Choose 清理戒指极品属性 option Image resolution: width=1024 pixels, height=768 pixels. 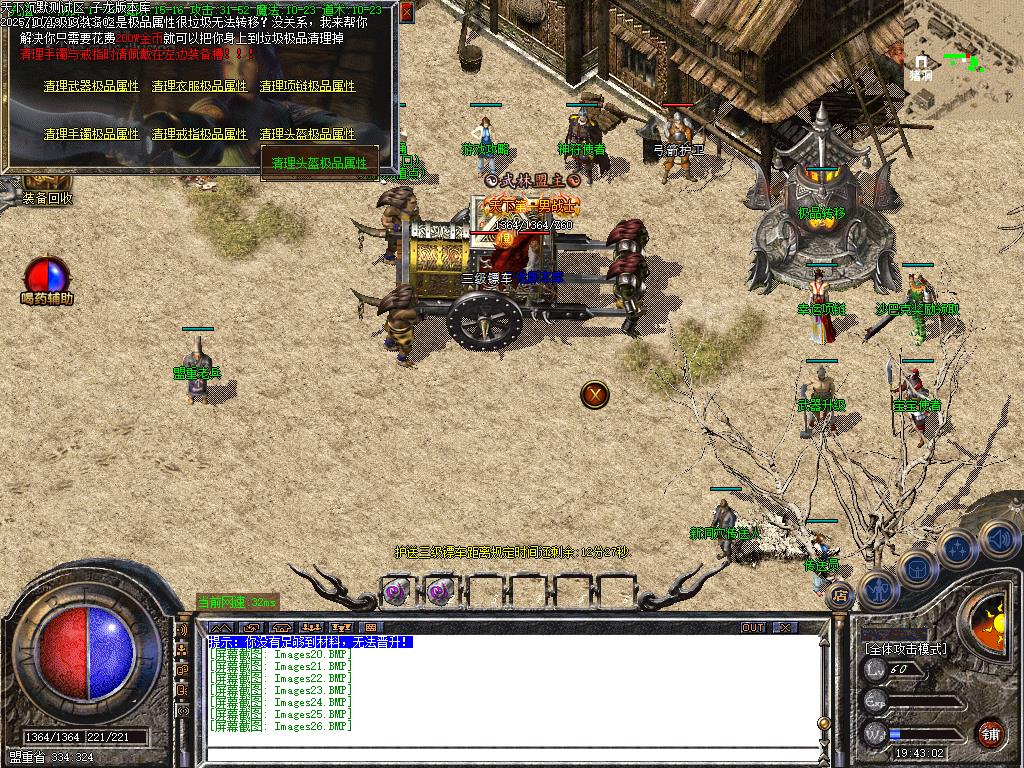point(199,134)
